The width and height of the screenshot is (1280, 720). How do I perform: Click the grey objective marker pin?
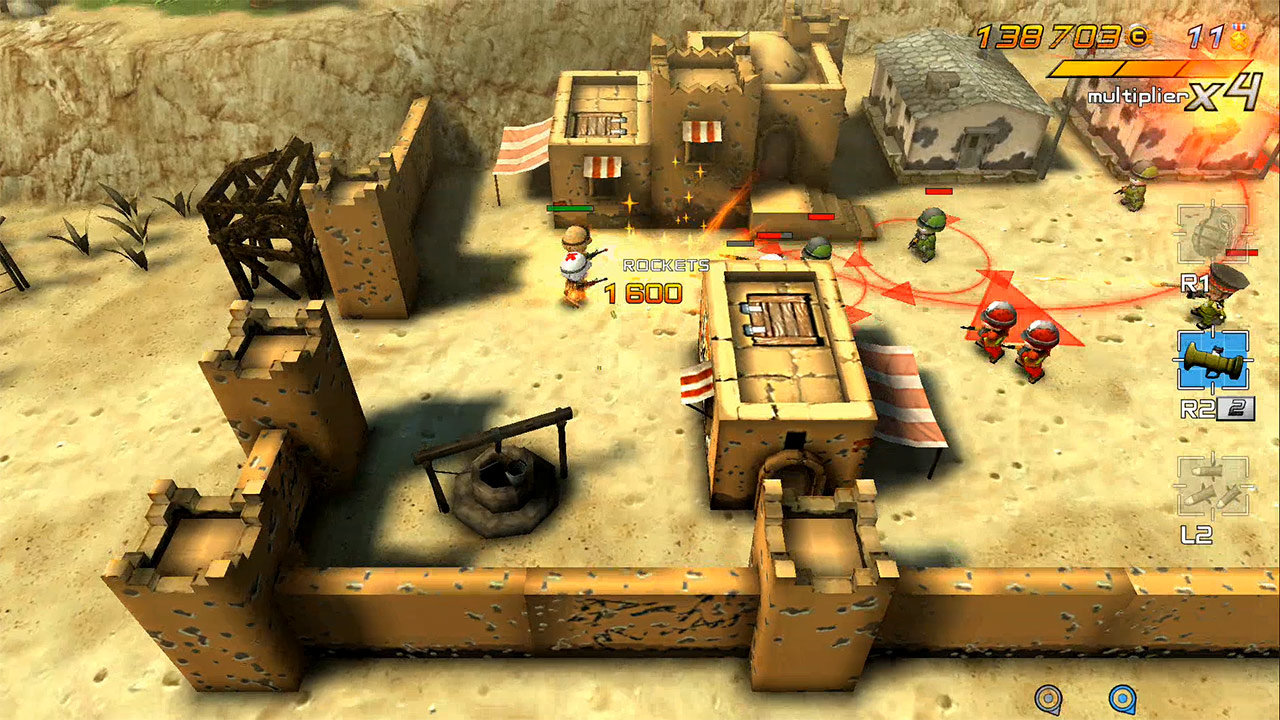[x=1047, y=698]
